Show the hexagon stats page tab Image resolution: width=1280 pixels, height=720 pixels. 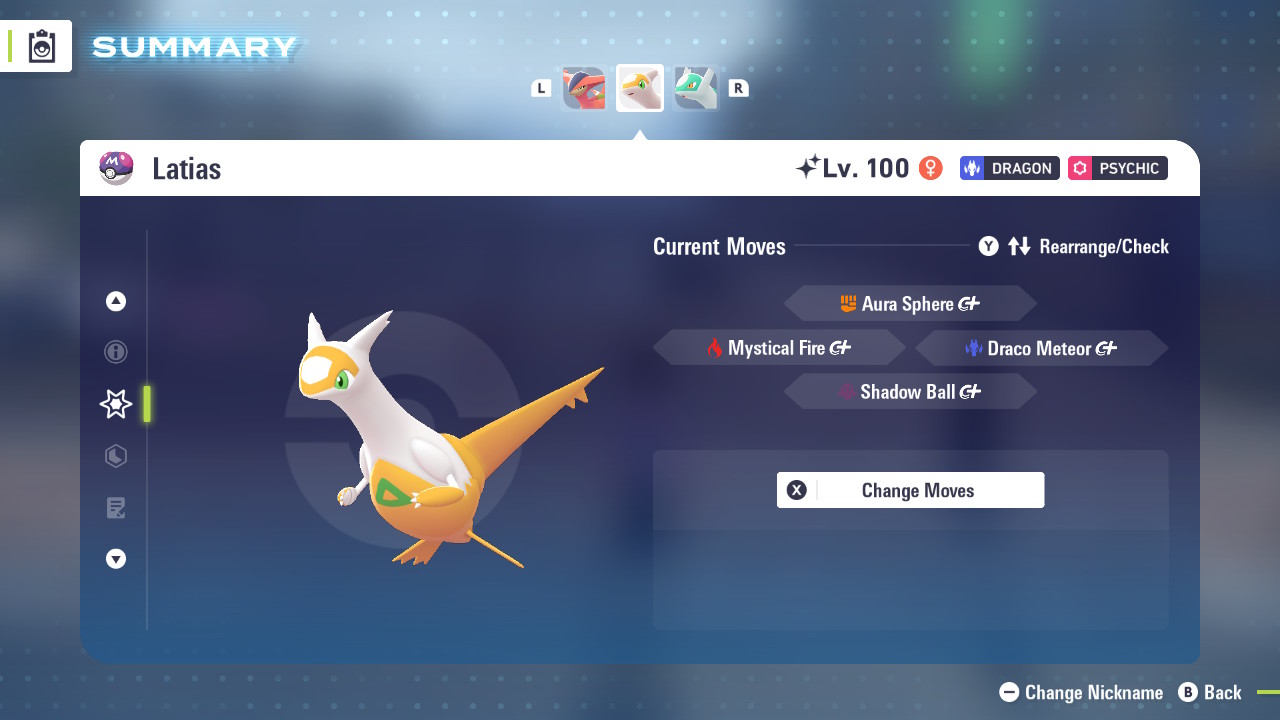[116, 456]
